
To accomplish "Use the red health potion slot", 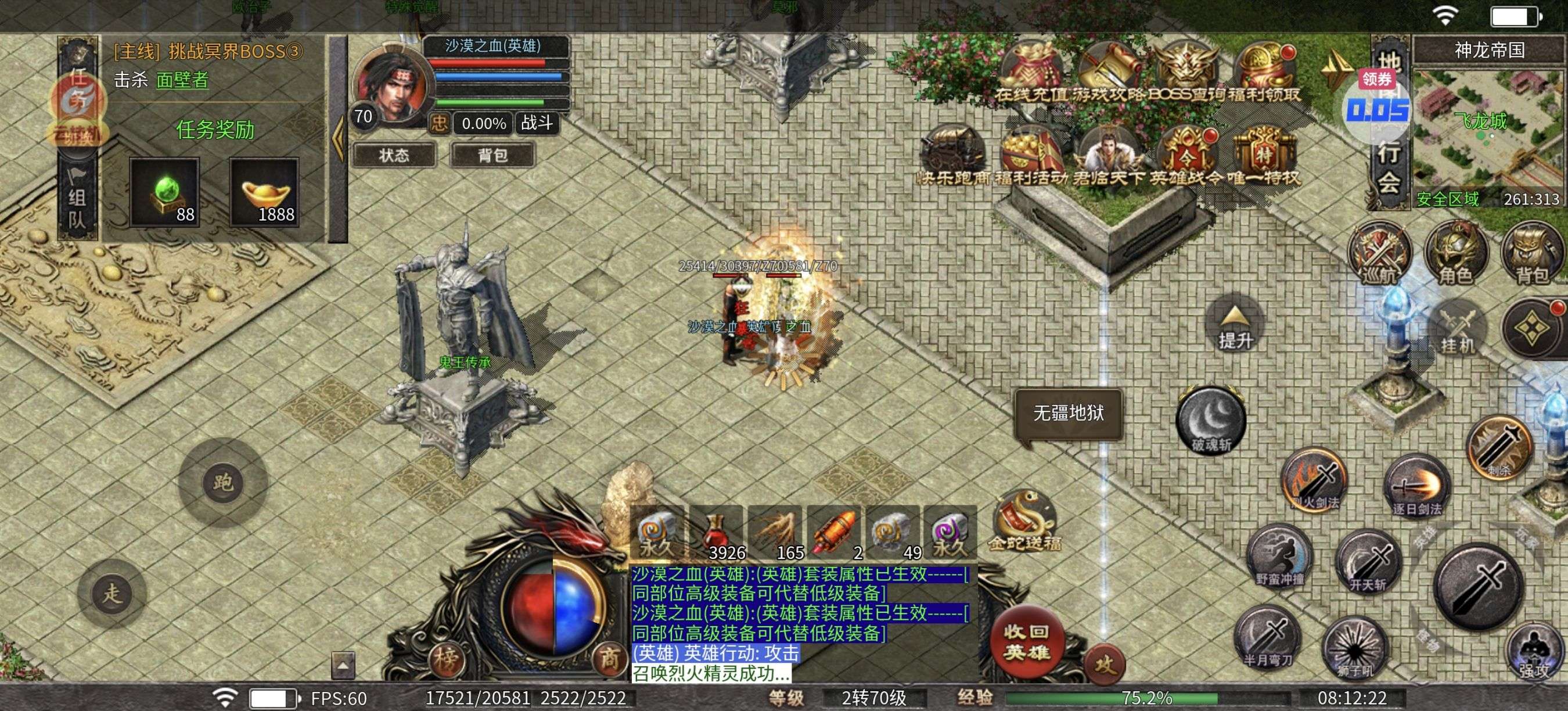I will click(717, 532).
